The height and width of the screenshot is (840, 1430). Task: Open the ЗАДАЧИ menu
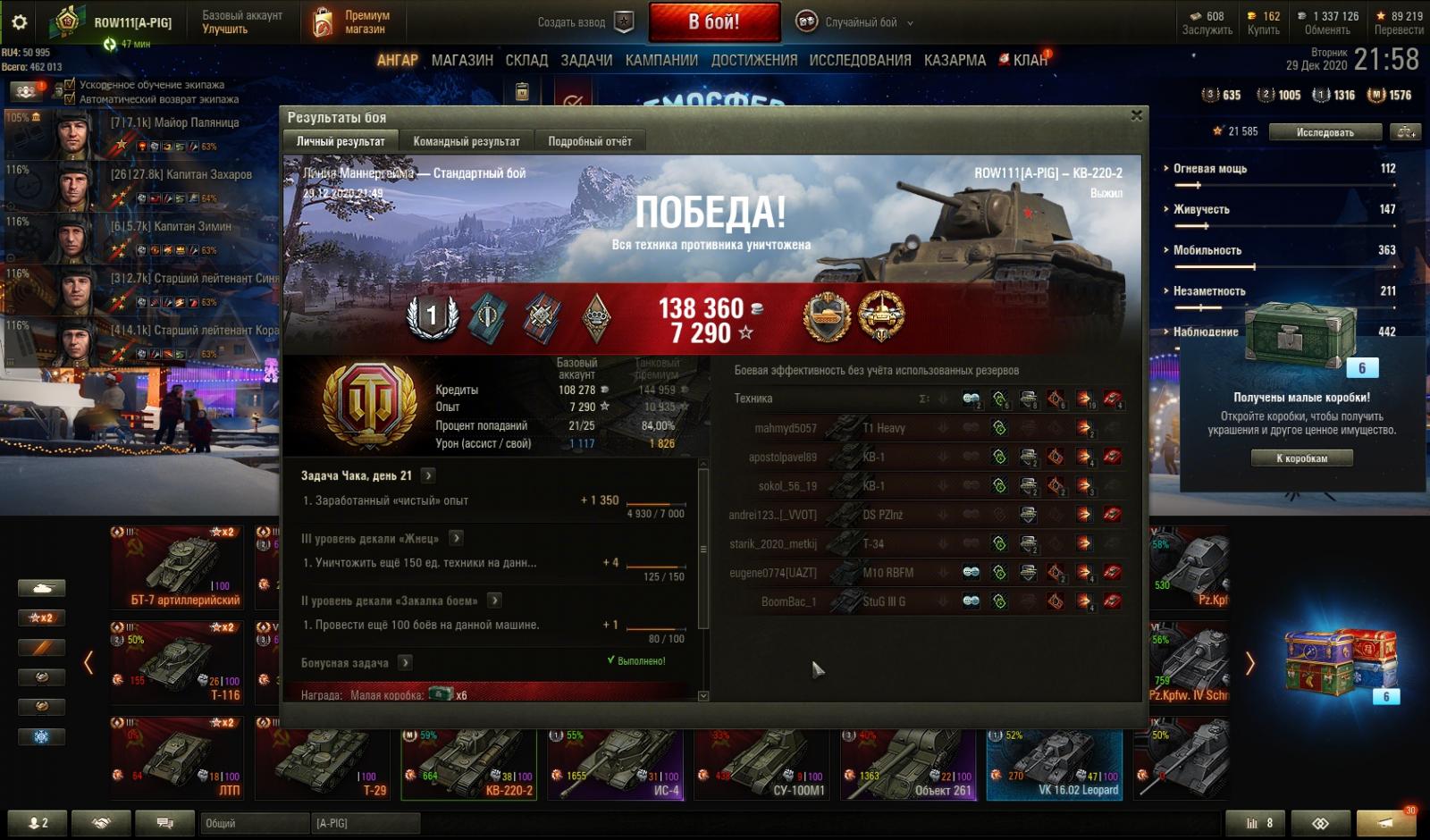point(586,60)
